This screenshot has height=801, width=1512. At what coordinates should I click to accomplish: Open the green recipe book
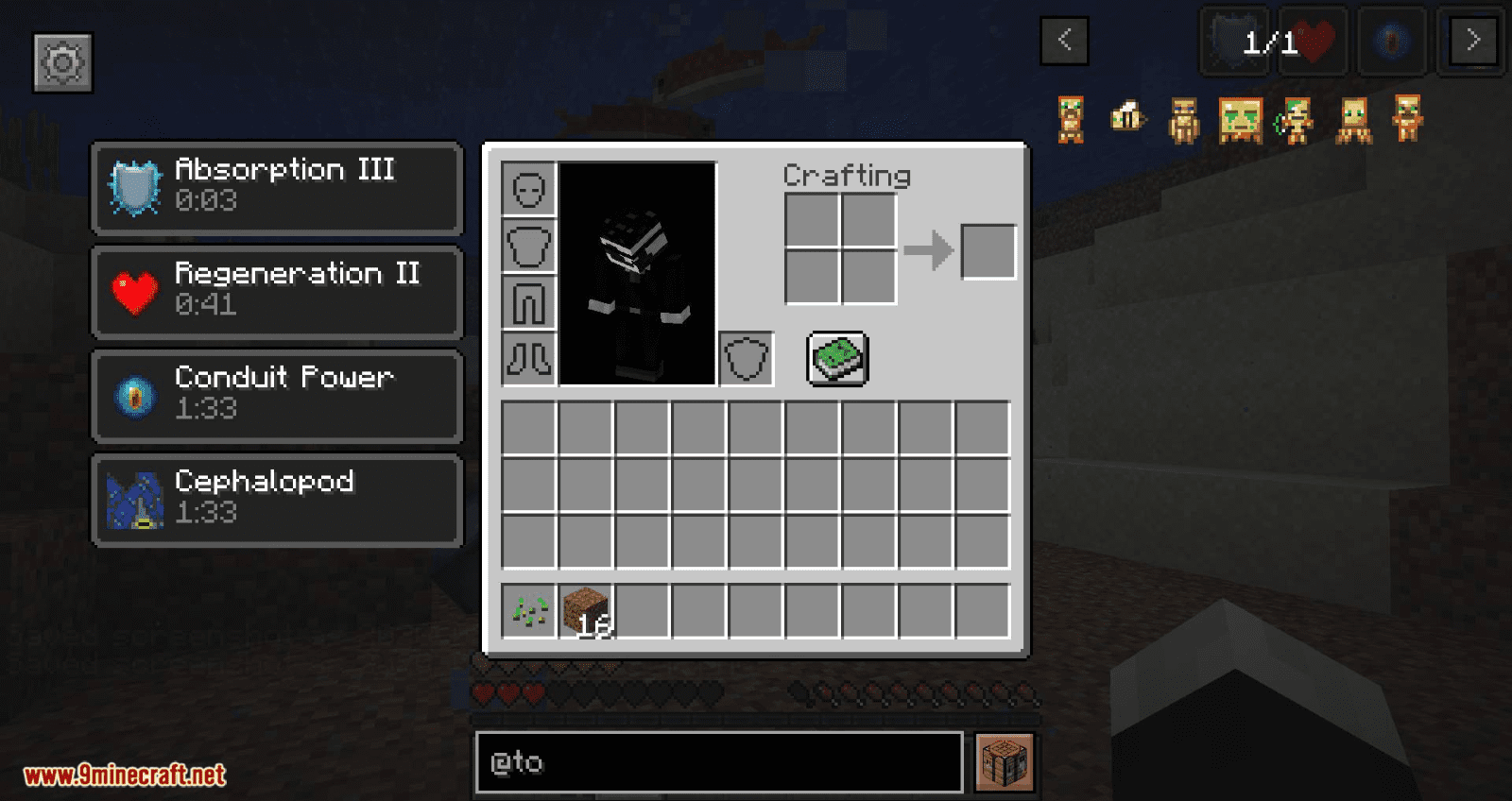tap(837, 359)
